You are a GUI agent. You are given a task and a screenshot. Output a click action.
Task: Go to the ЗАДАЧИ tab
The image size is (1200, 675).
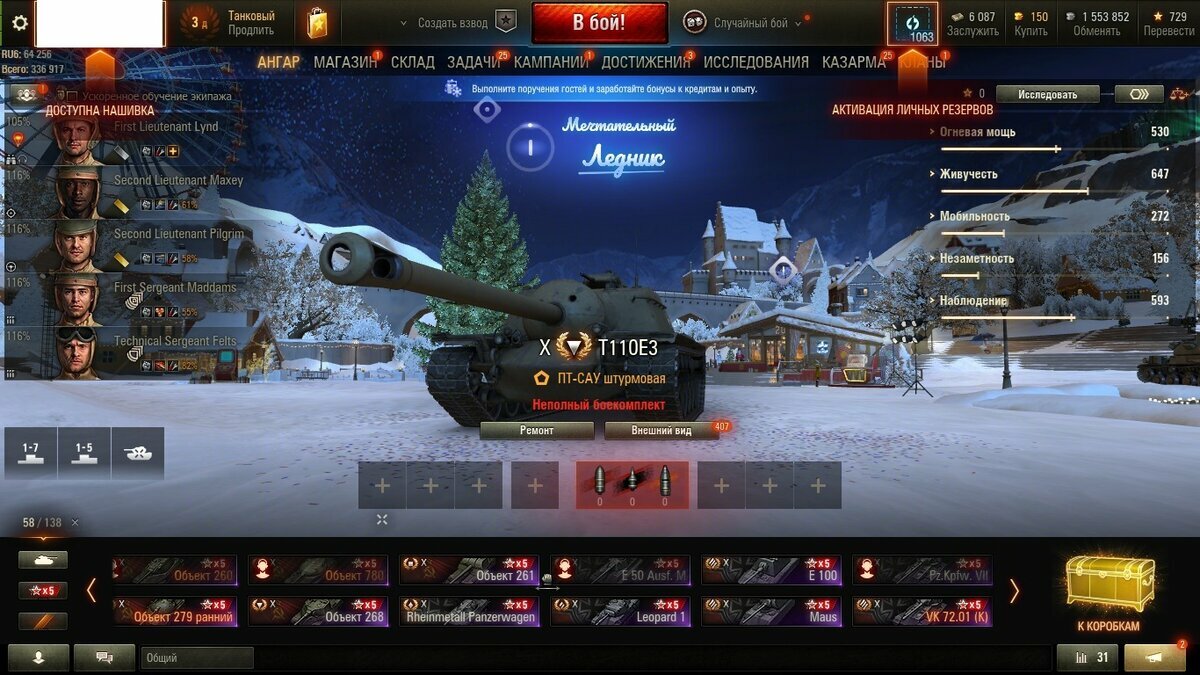(474, 62)
